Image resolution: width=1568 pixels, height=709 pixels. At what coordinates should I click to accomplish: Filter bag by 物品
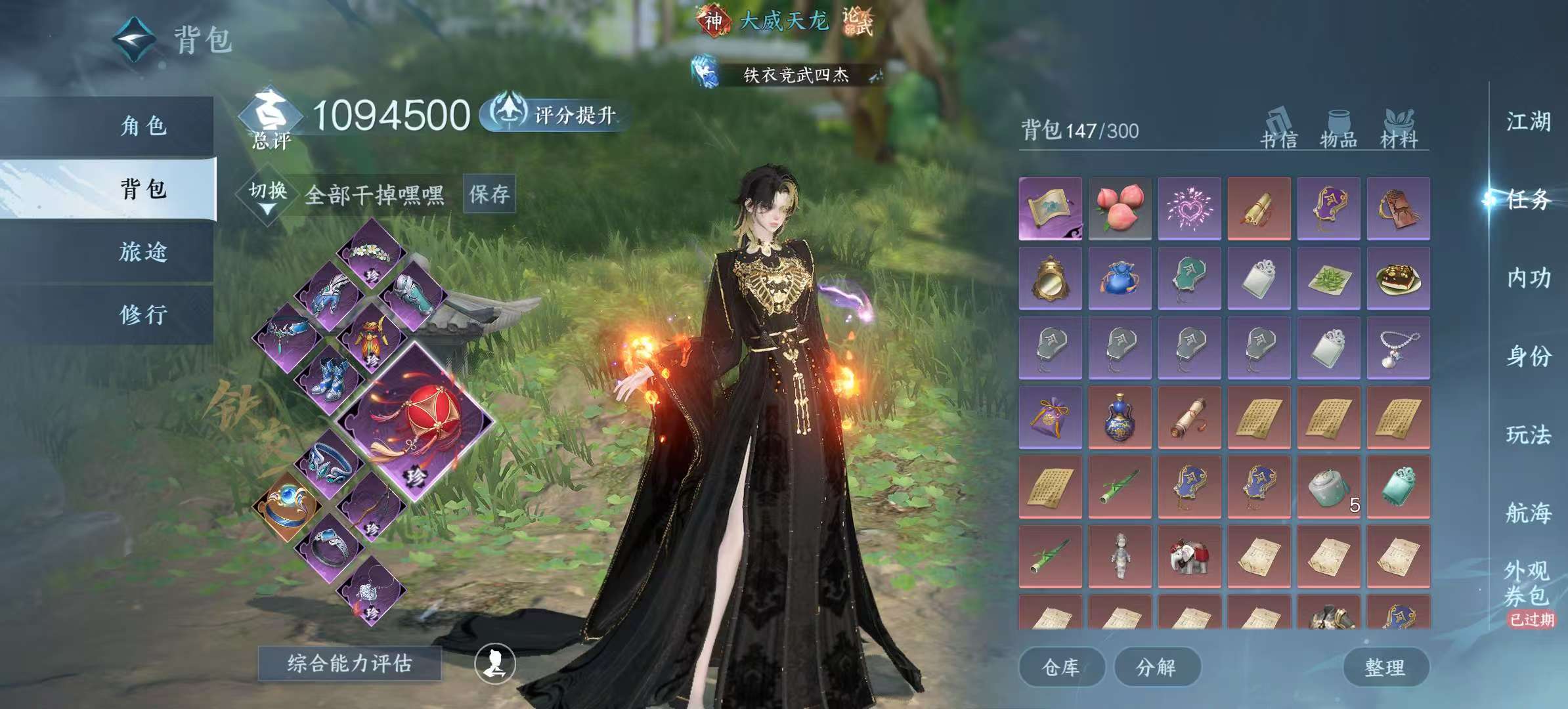(x=1338, y=129)
